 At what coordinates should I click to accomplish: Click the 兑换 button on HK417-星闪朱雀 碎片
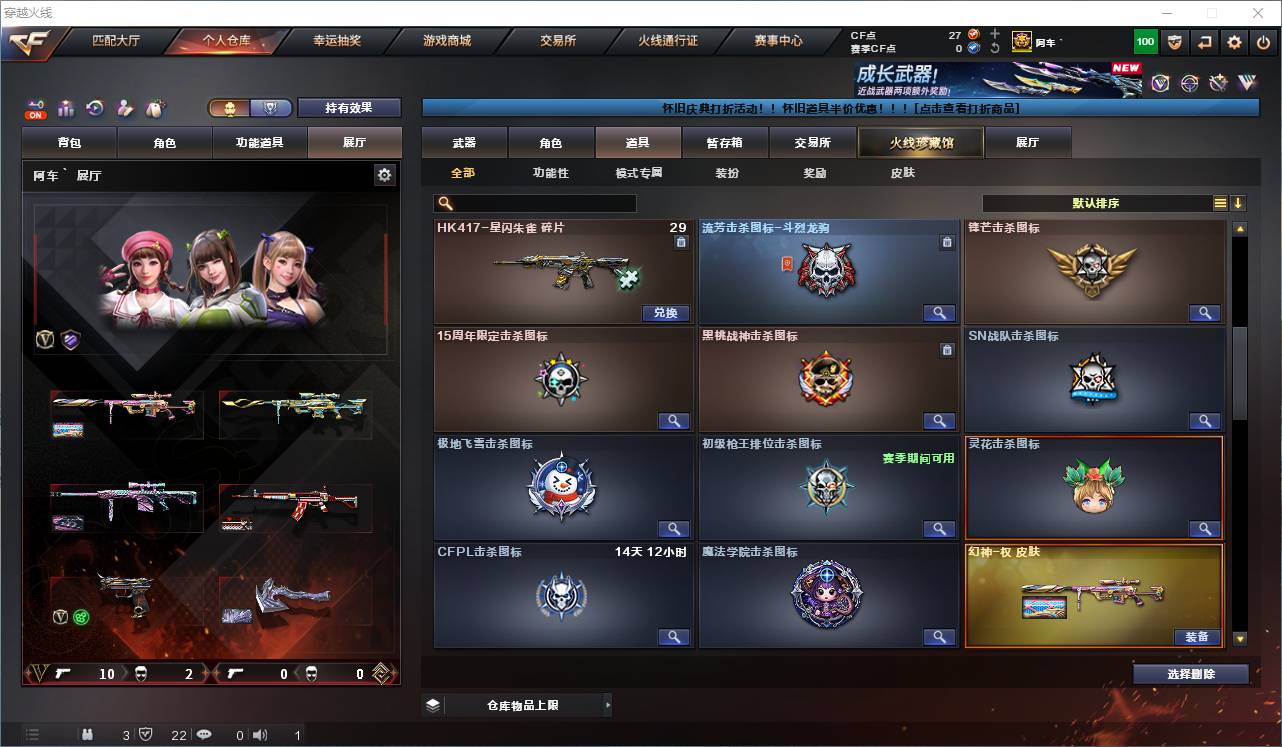664,312
